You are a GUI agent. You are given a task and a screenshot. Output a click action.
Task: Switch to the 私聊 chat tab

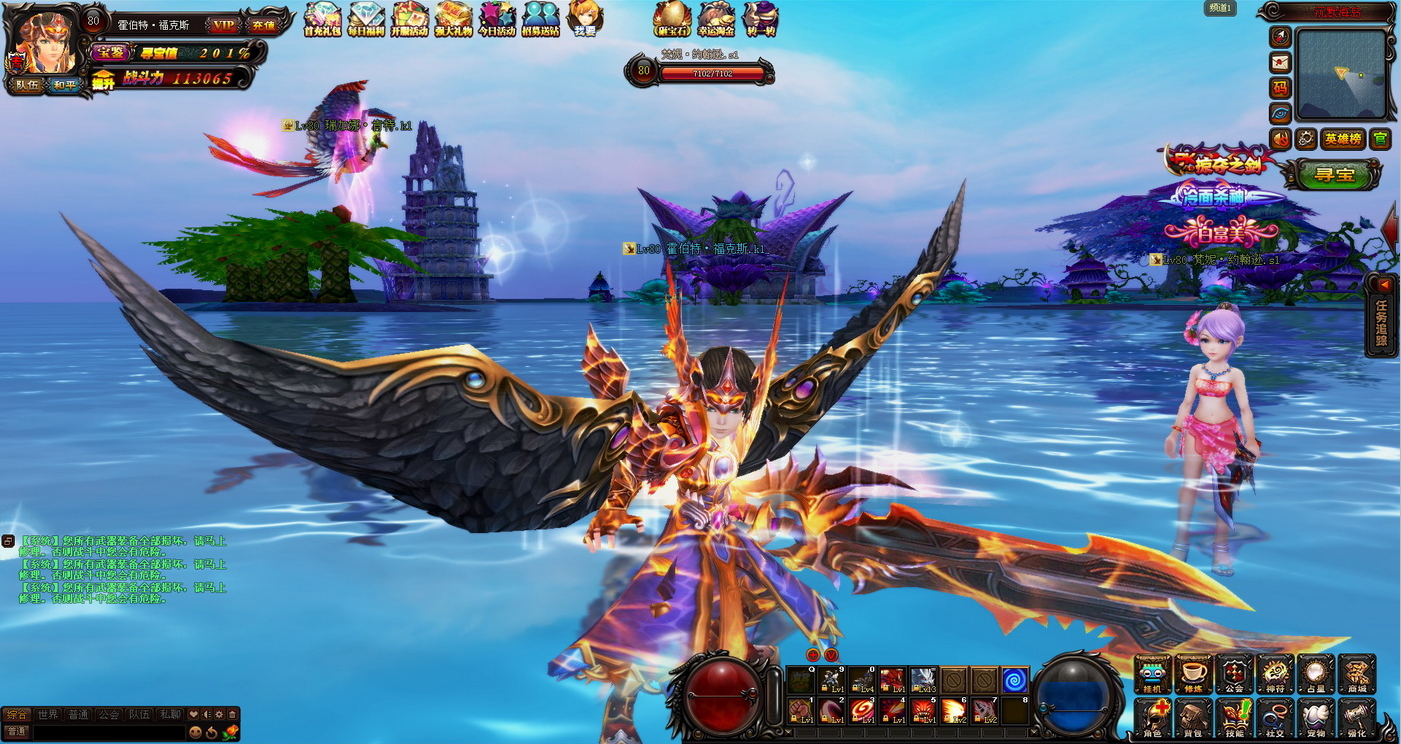170,714
